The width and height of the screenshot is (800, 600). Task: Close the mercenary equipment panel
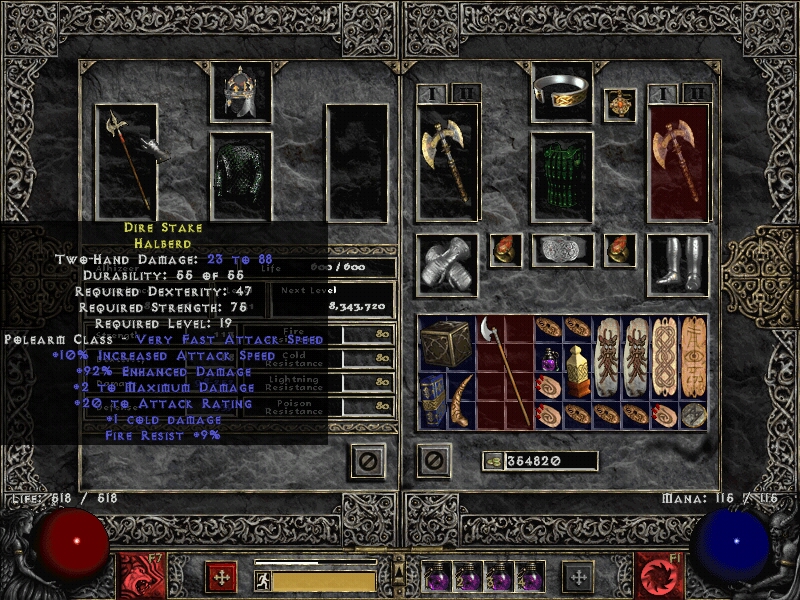[366, 460]
